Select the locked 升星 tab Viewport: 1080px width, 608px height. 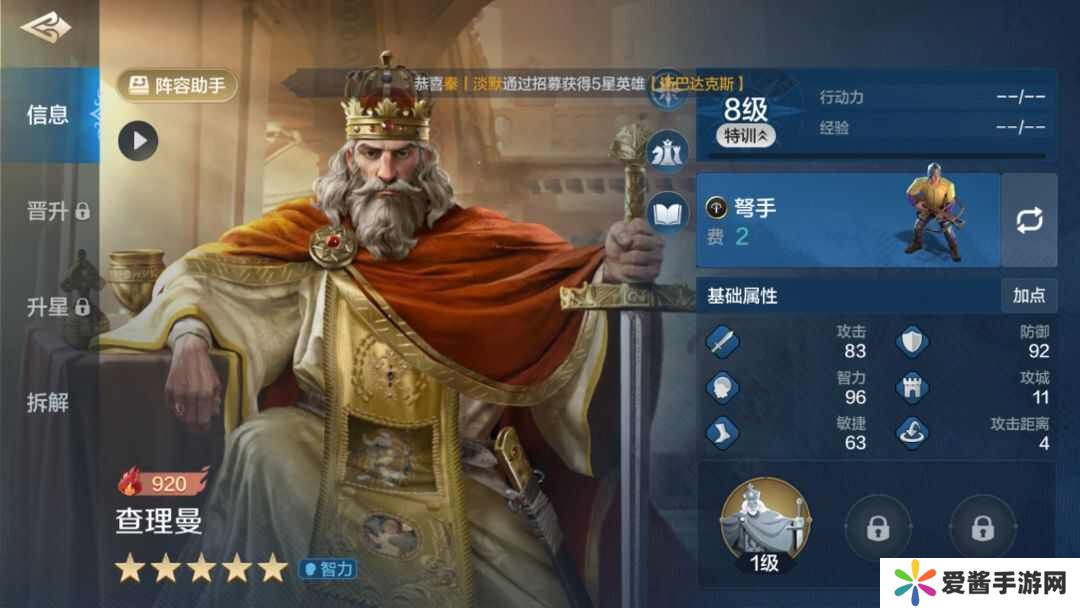[57, 307]
